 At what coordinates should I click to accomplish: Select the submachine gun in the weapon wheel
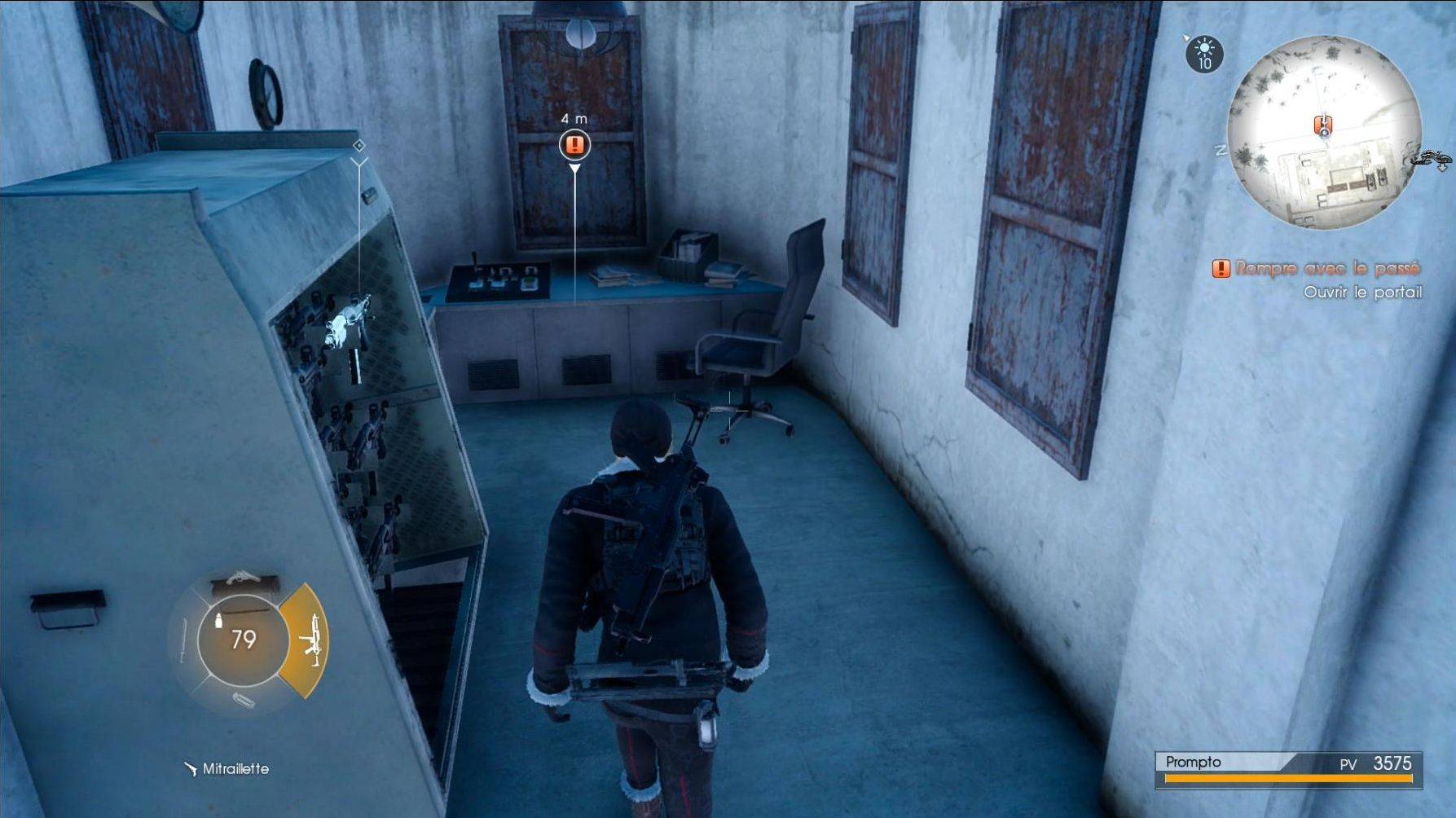[308, 640]
